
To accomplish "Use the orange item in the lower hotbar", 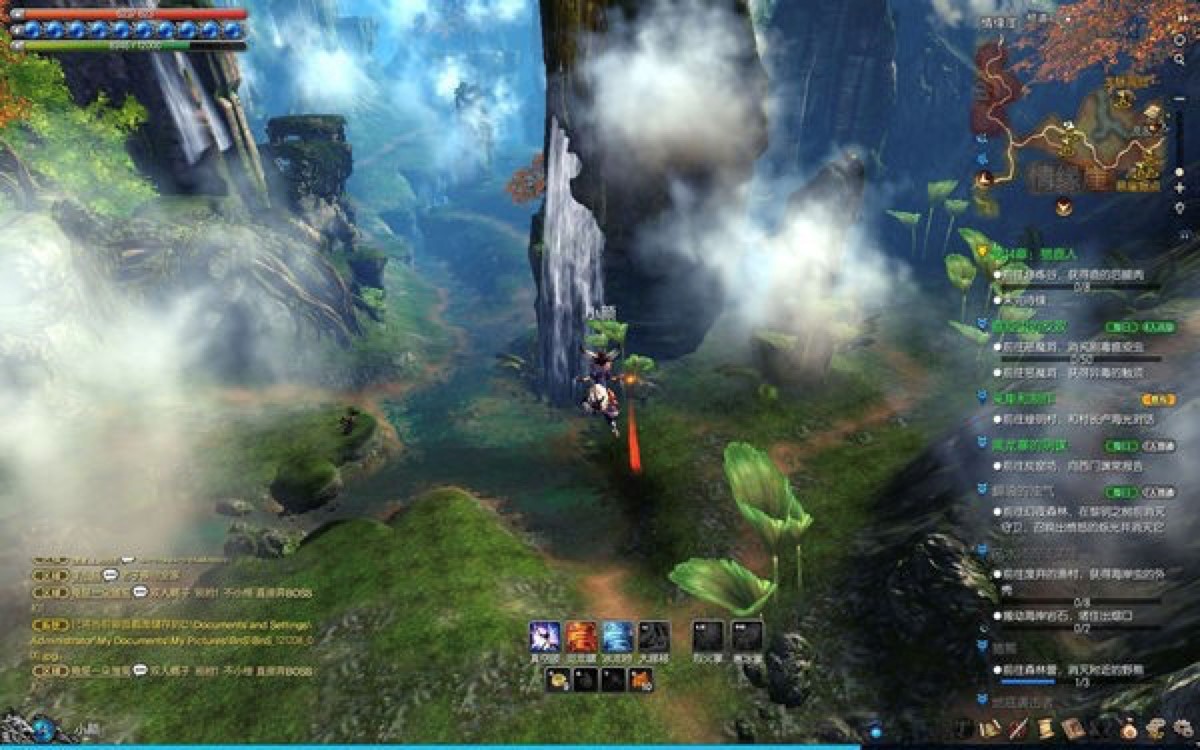I will click(640, 681).
